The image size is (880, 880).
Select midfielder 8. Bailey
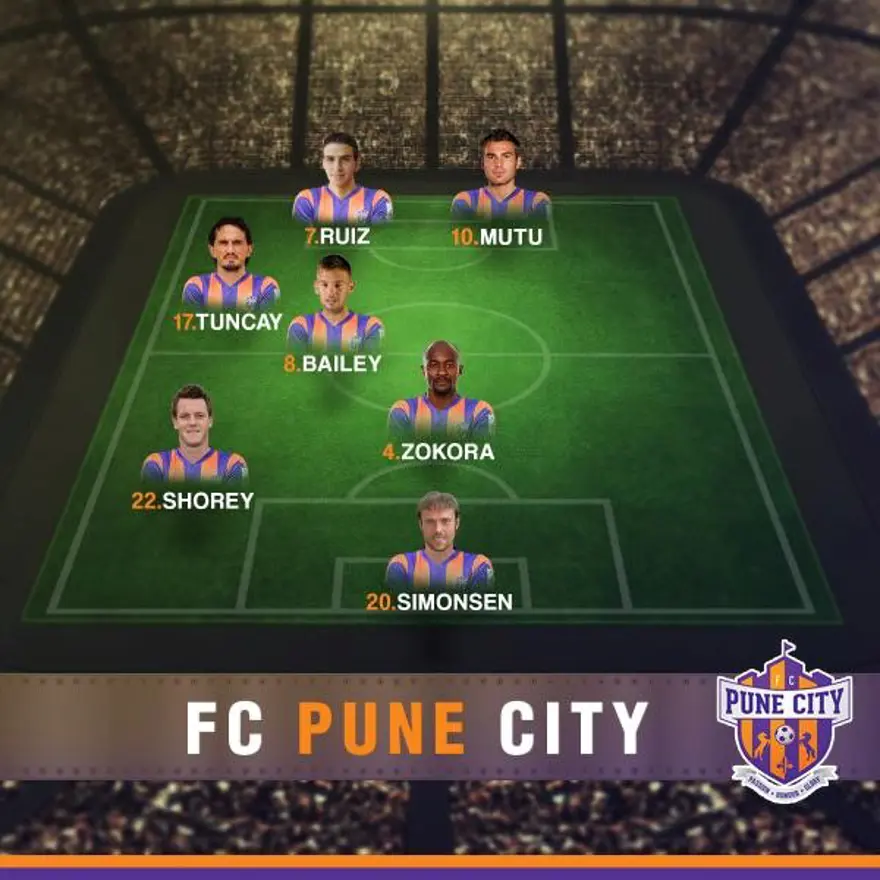coord(335,308)
